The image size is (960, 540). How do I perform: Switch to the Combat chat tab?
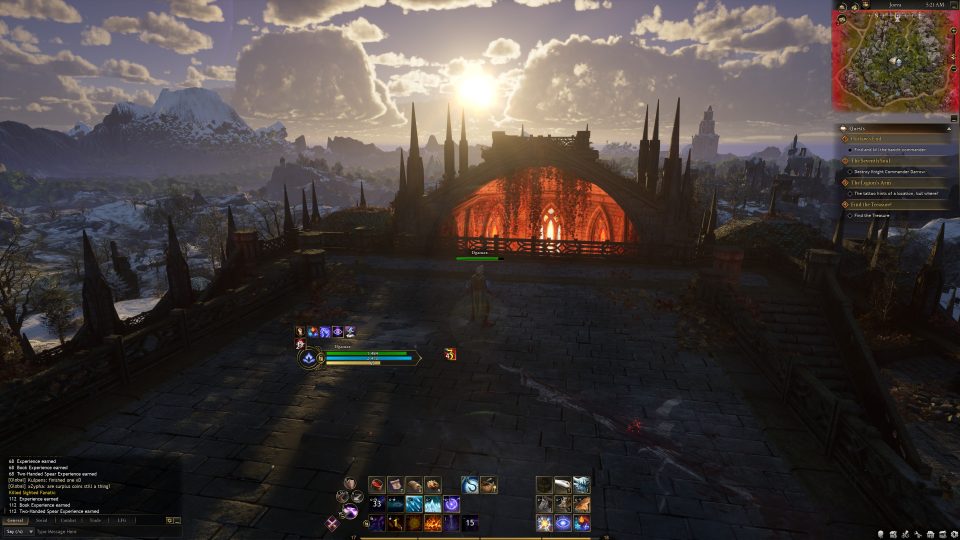68,520
